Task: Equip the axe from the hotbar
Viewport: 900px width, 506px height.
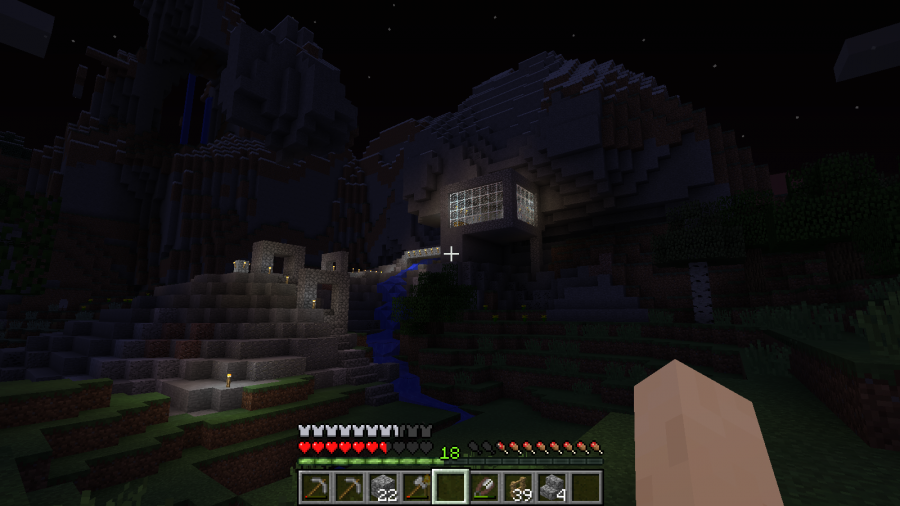Action: 417,488
